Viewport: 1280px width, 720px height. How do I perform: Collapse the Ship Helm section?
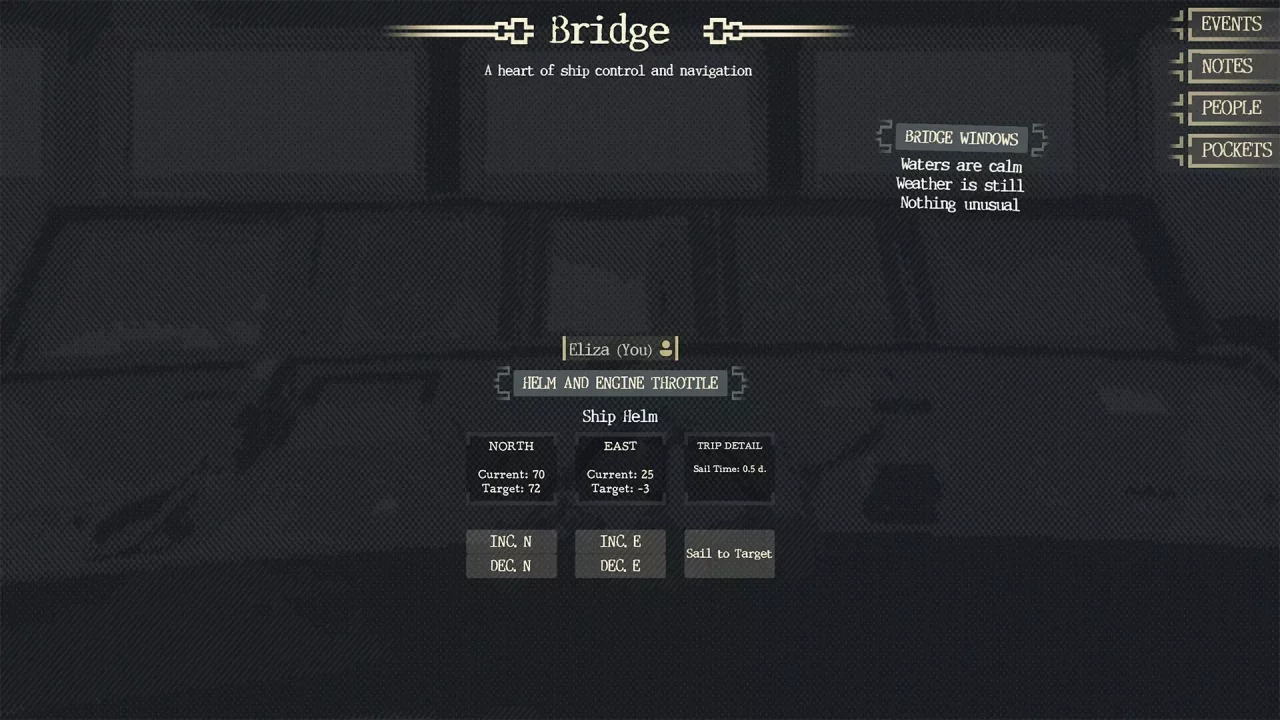pos(620,416)
